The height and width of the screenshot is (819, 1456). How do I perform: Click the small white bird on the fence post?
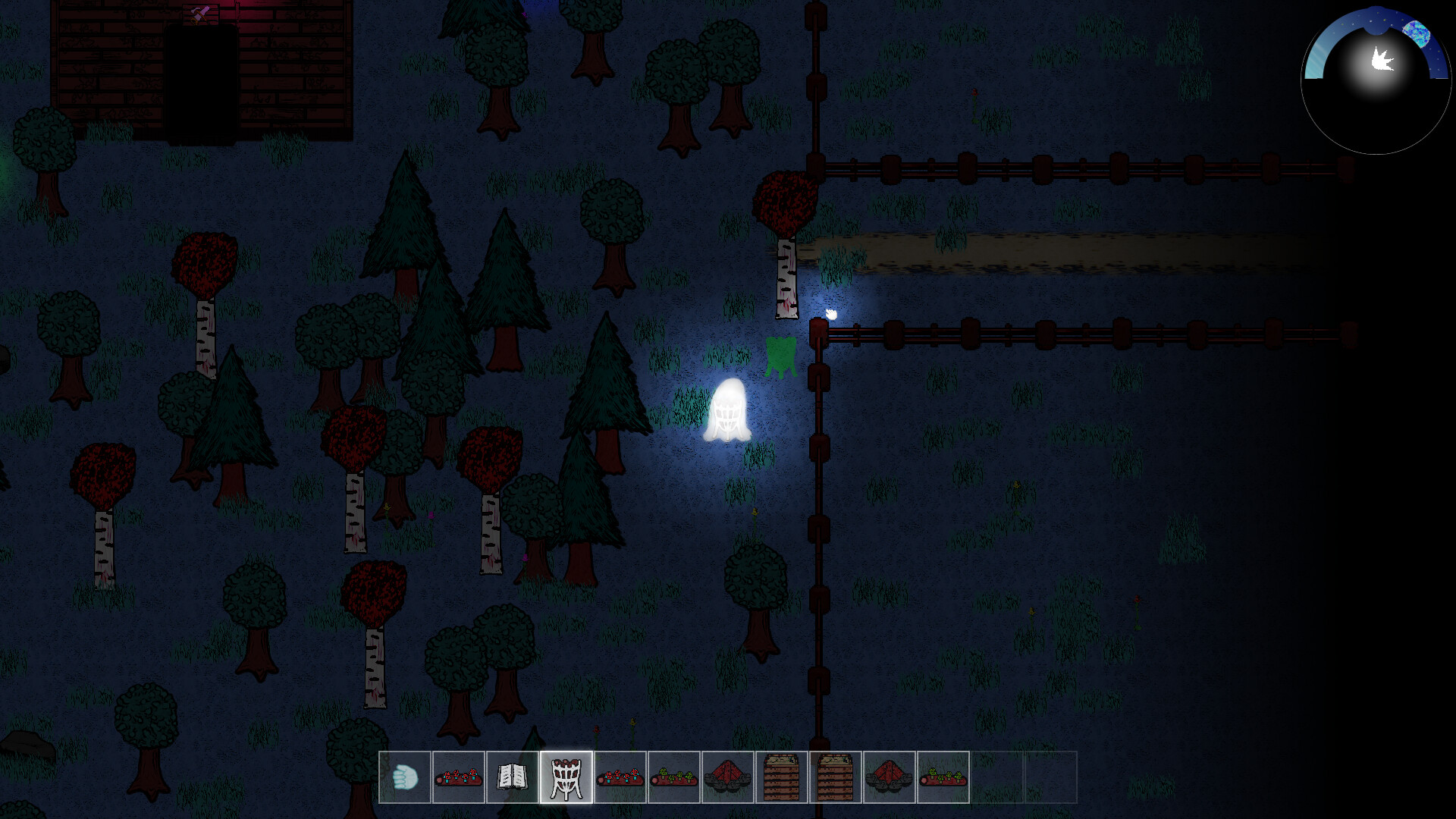coord(830,313)
